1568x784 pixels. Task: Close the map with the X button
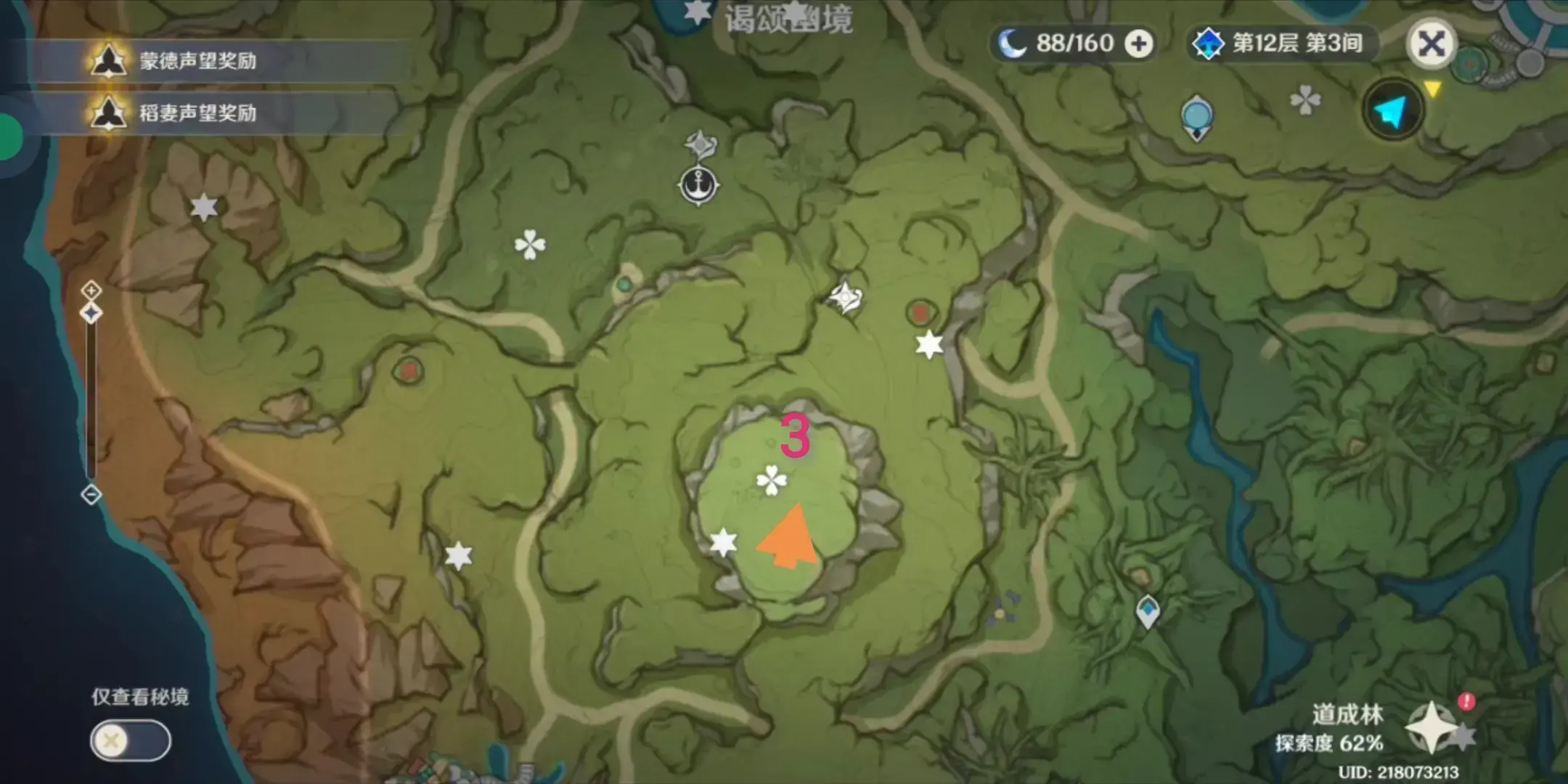[1431, 44]
